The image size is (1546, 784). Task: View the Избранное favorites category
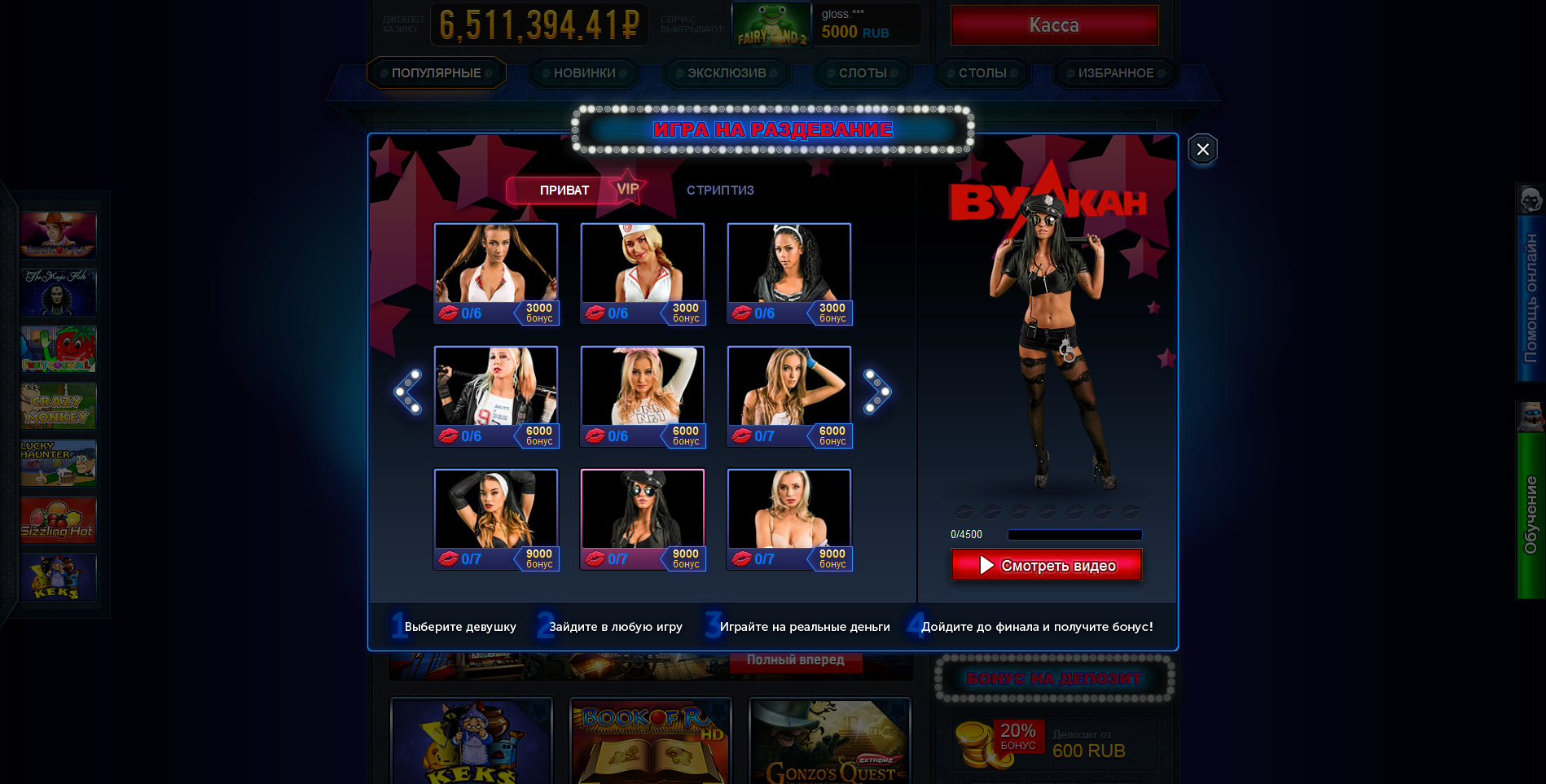(x=1115, y=73)
